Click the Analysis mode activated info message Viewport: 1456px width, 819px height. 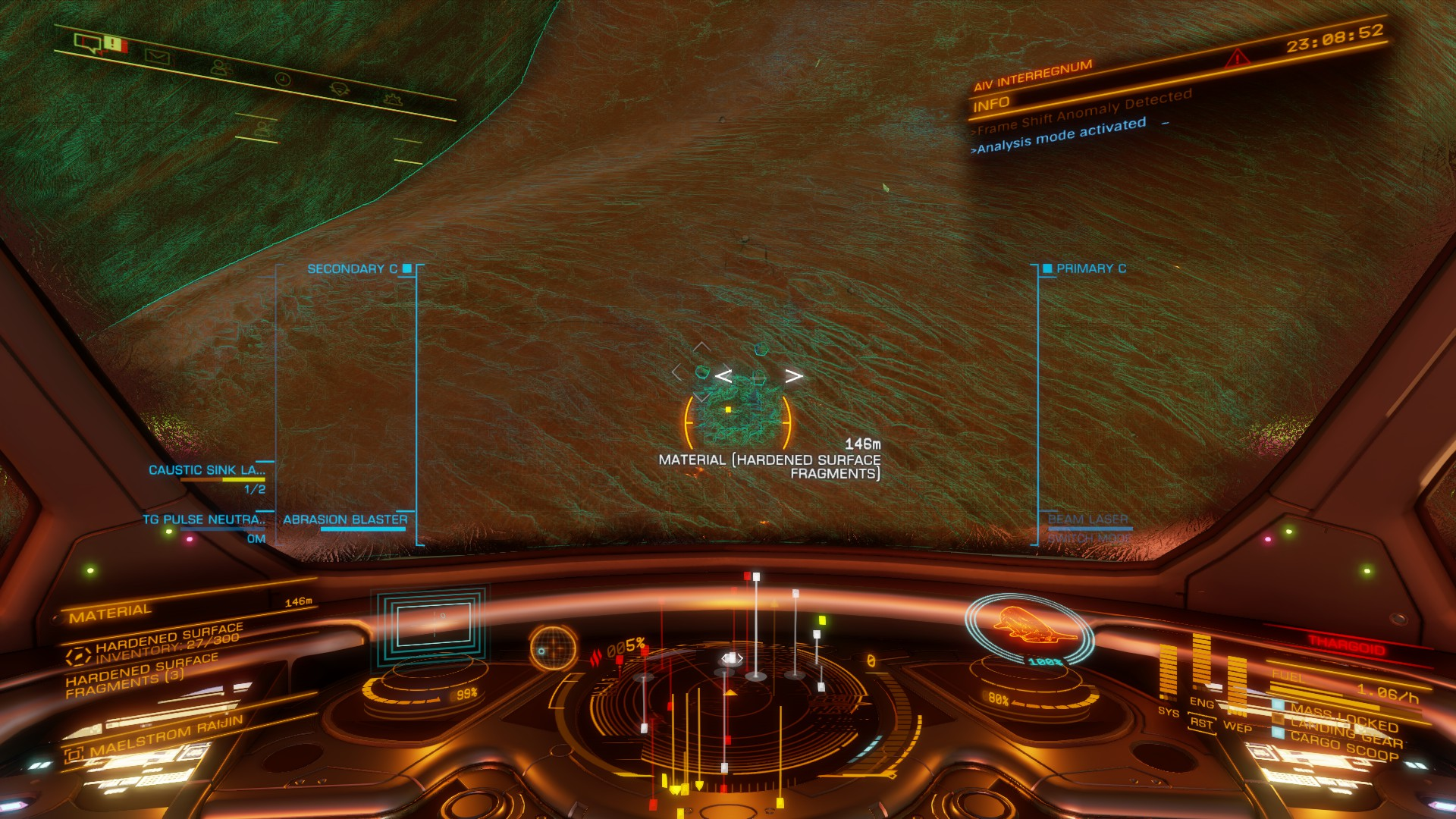coord(1061,136)
